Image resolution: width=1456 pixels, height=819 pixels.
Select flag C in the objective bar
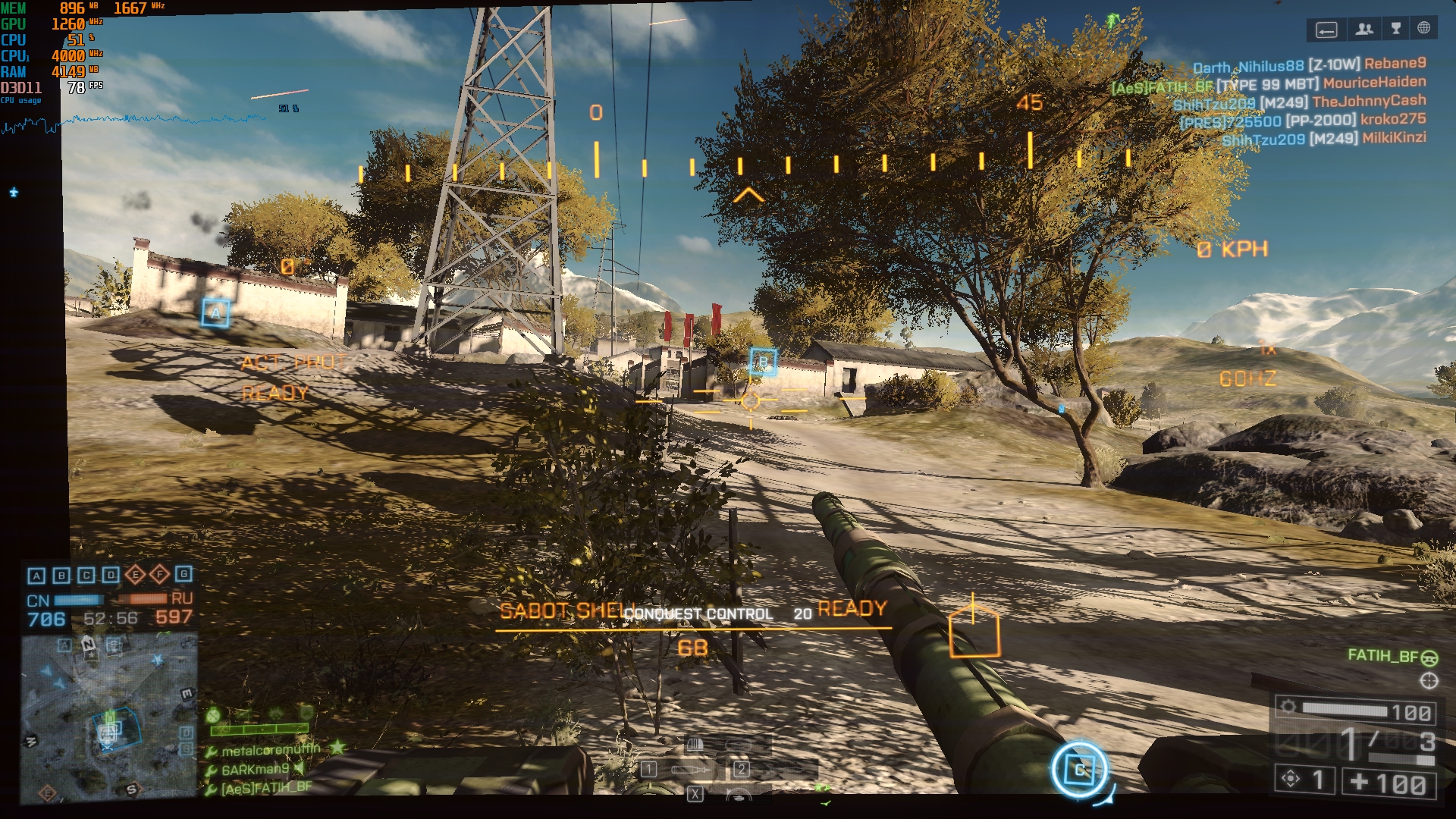point(86,576)
